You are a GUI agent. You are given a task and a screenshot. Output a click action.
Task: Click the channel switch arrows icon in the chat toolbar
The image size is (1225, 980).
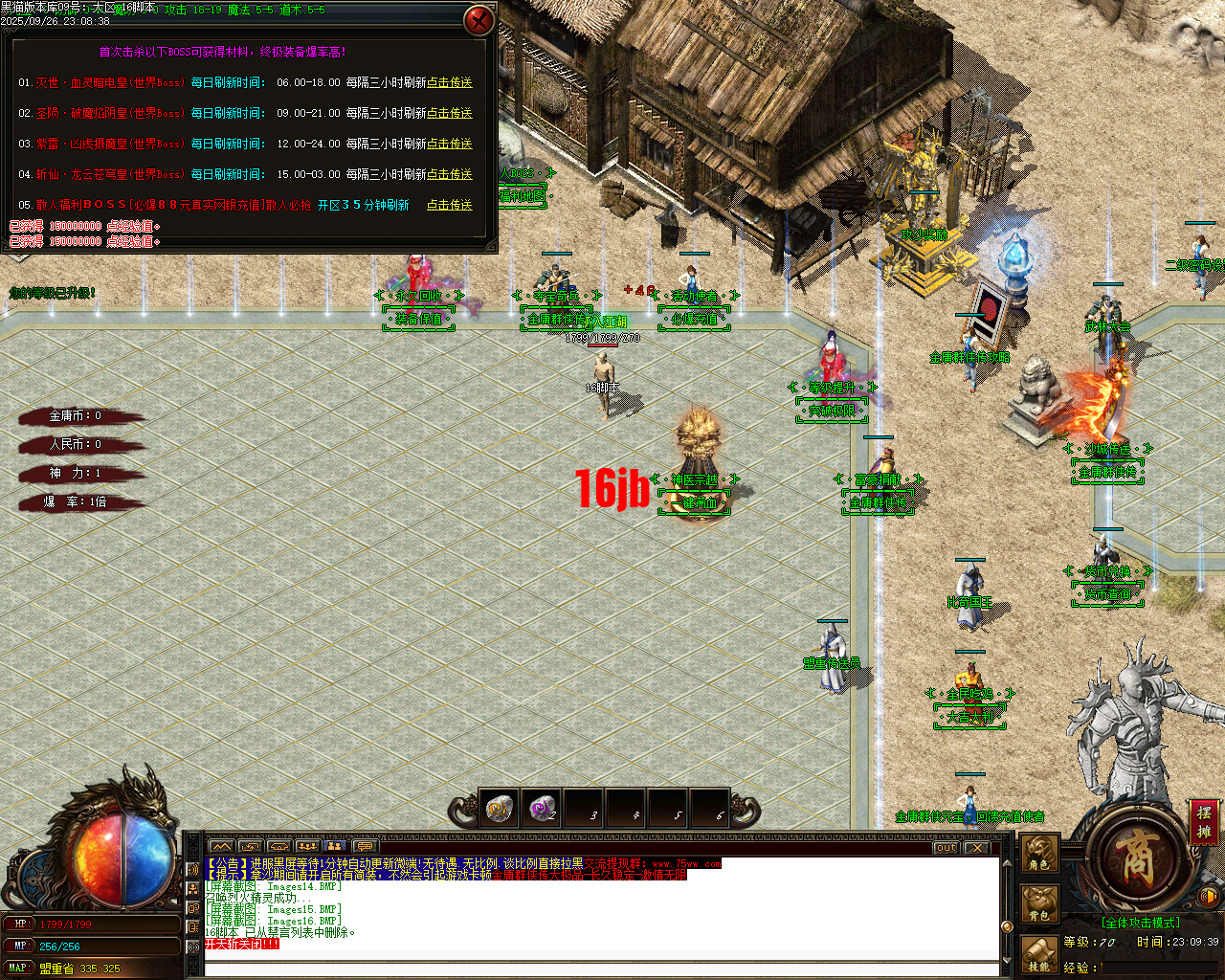click(251, 847)
